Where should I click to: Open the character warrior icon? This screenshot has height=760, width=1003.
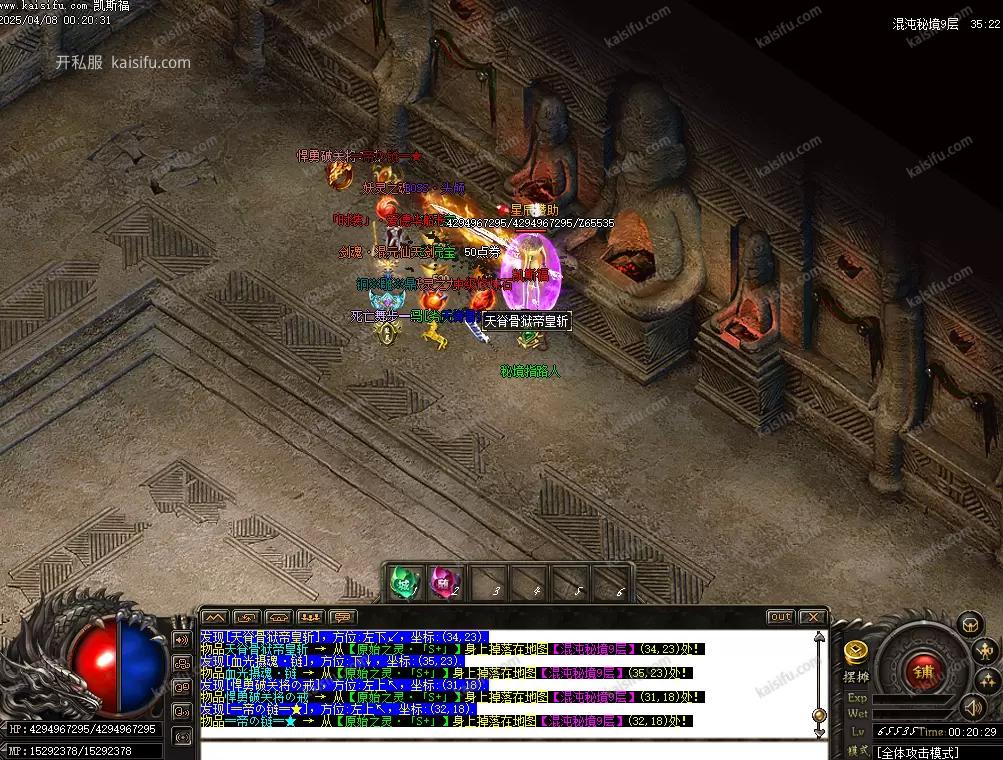(985, 651)
